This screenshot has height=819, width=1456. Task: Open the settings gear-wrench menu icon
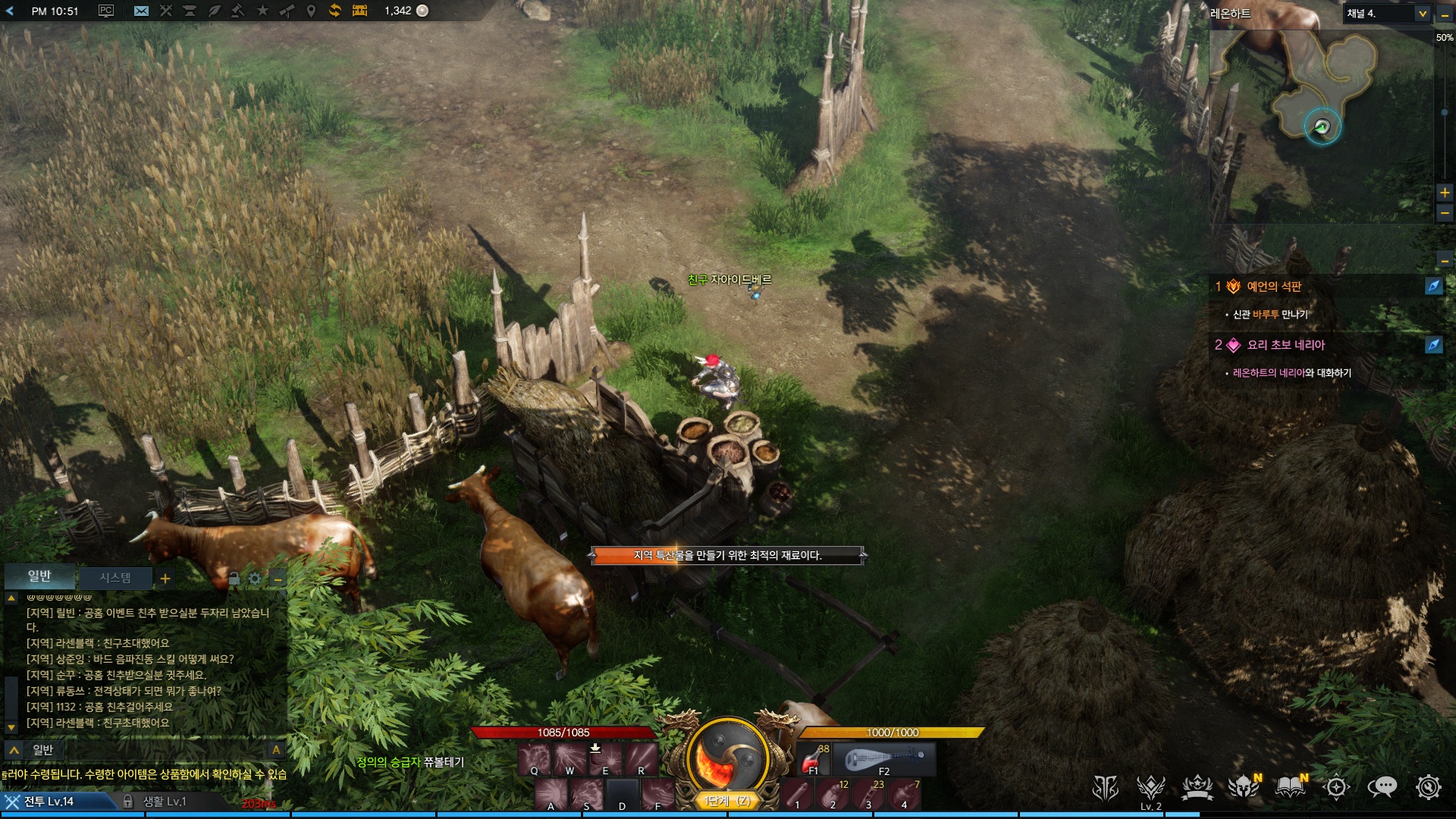coord(1428,788)
